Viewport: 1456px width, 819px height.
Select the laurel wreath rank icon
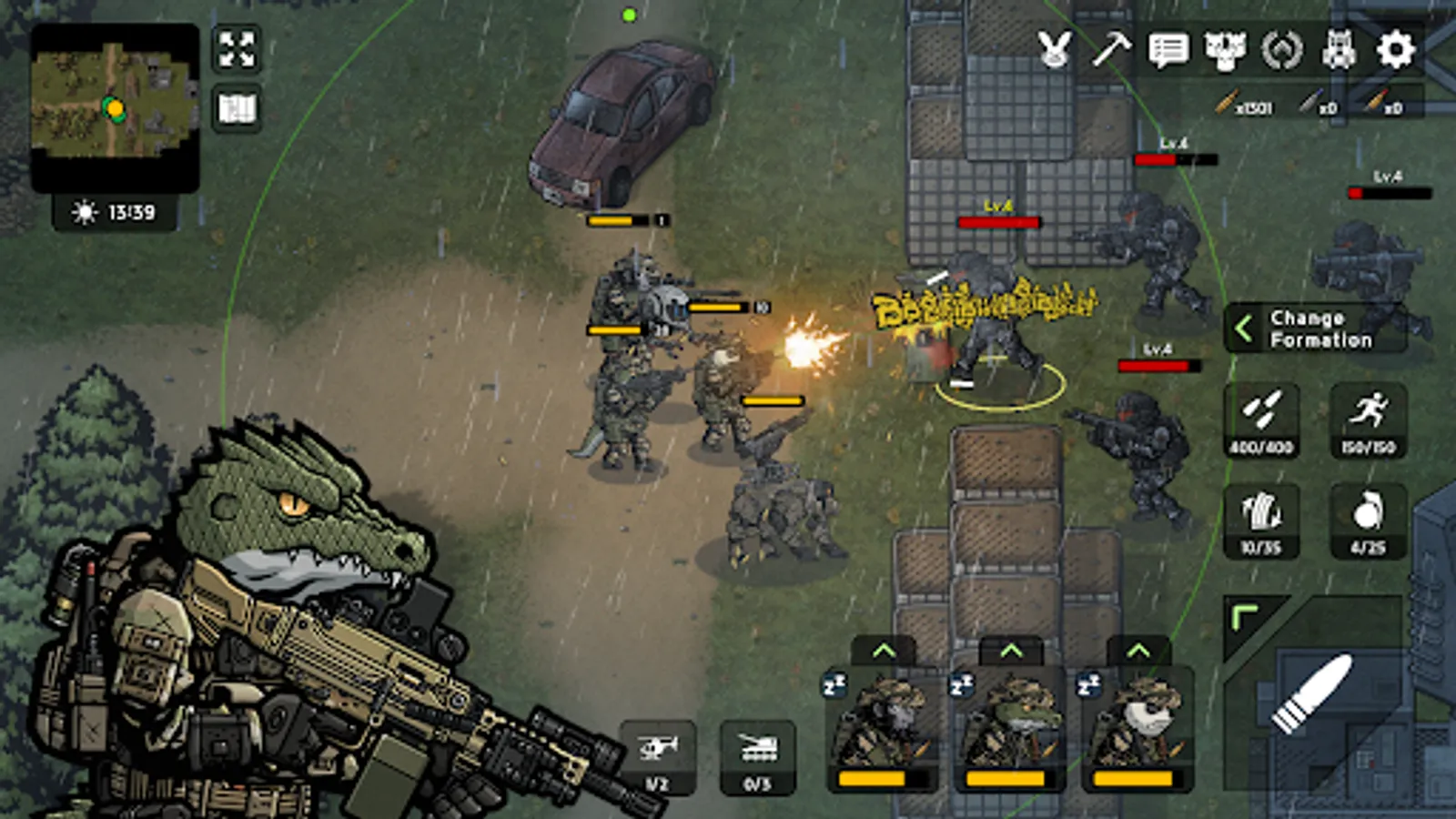[x=1282, y=49]
